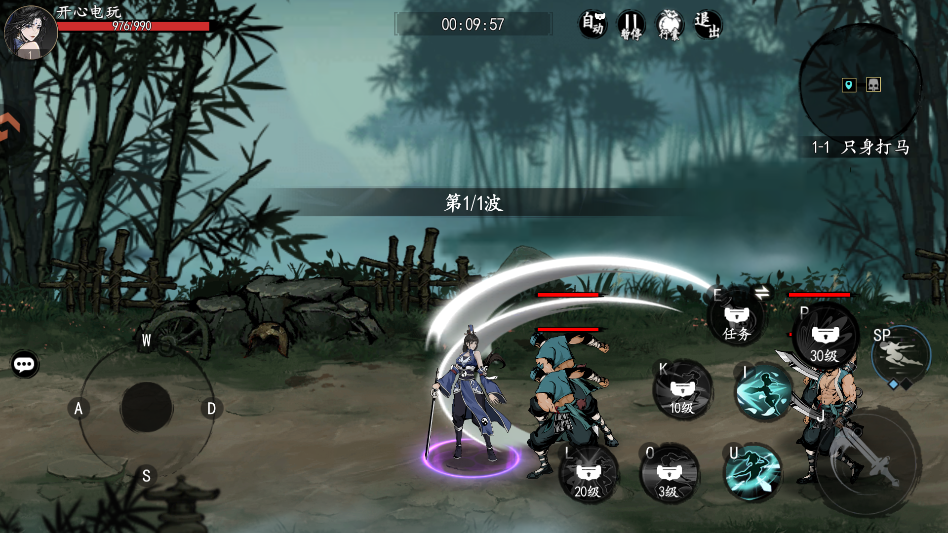Click the player portrait avatar
The width and height of the screenshot is (948, 533).
click(30, 33)
